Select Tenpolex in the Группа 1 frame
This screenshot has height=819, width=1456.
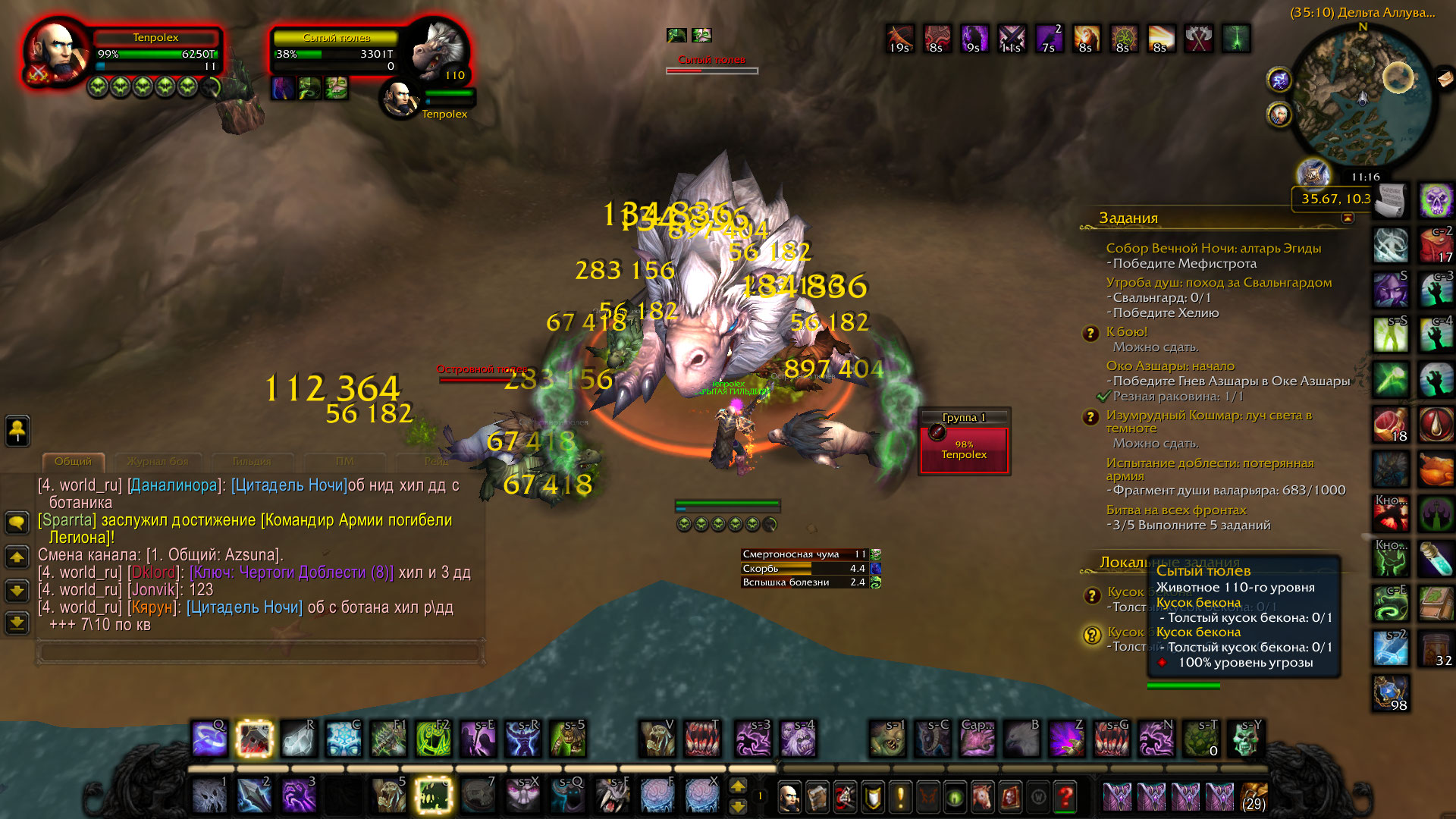[964, 450]
